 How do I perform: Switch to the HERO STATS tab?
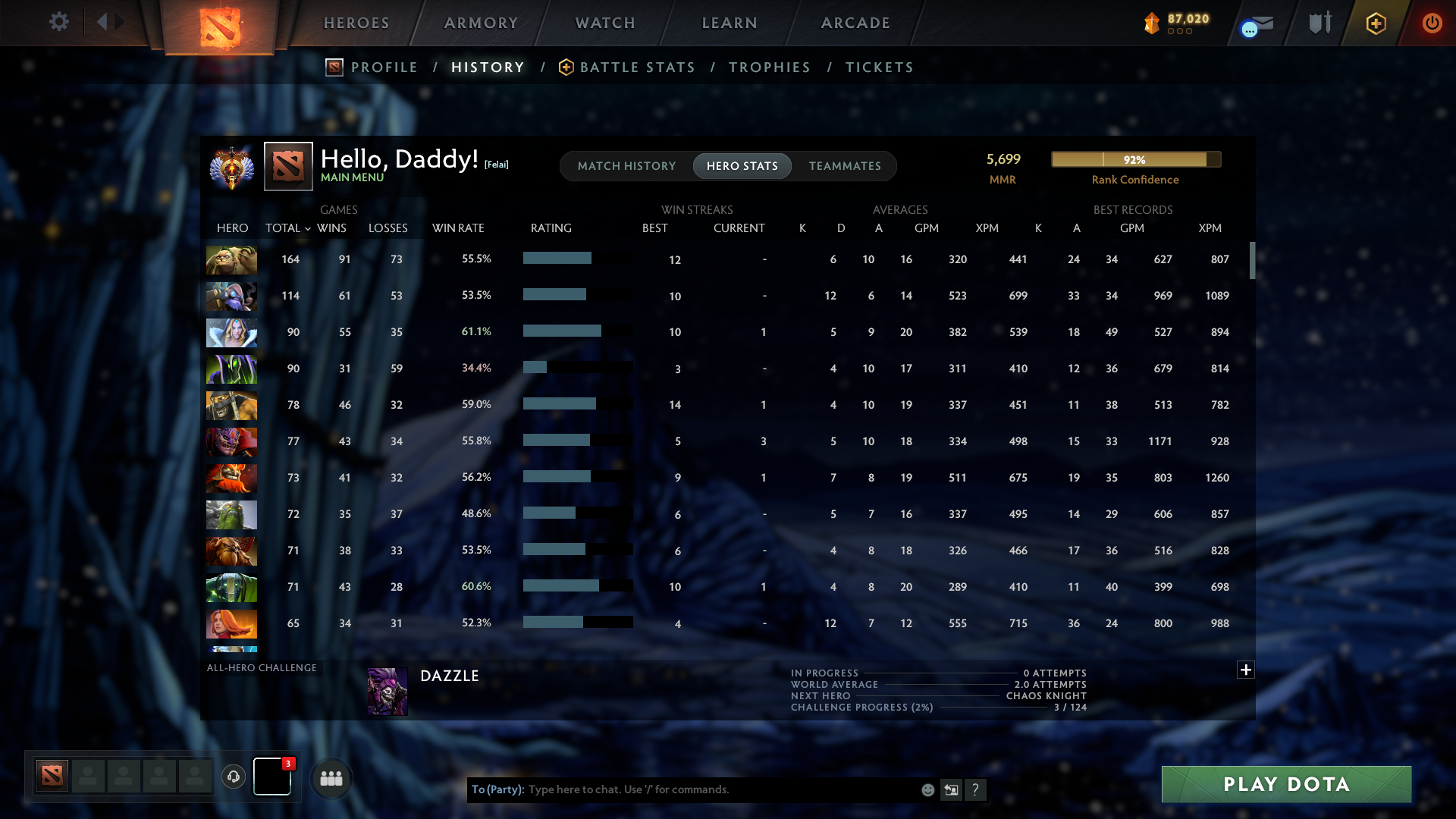point(742,165)
